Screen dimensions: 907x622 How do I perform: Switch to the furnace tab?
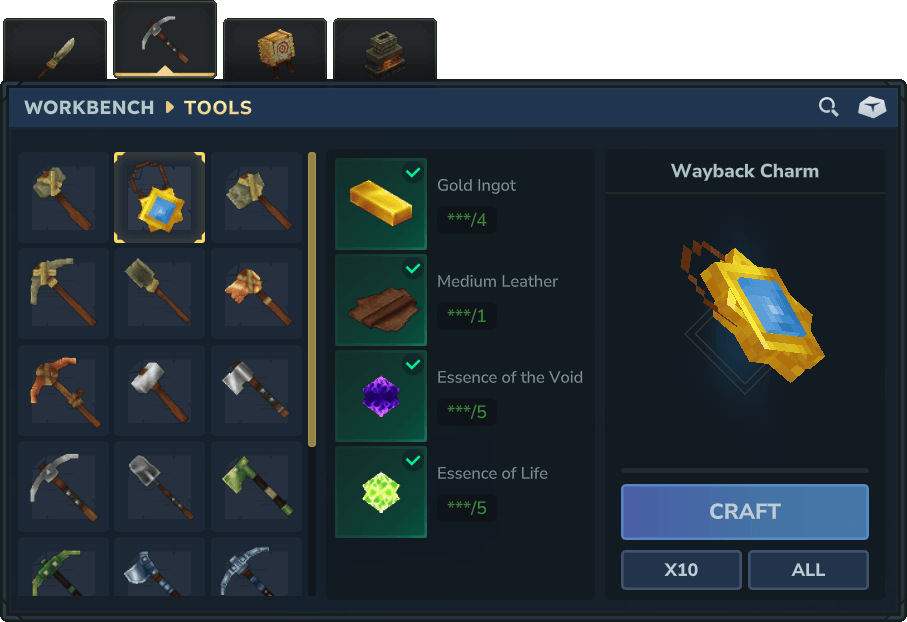pos(385,50)
